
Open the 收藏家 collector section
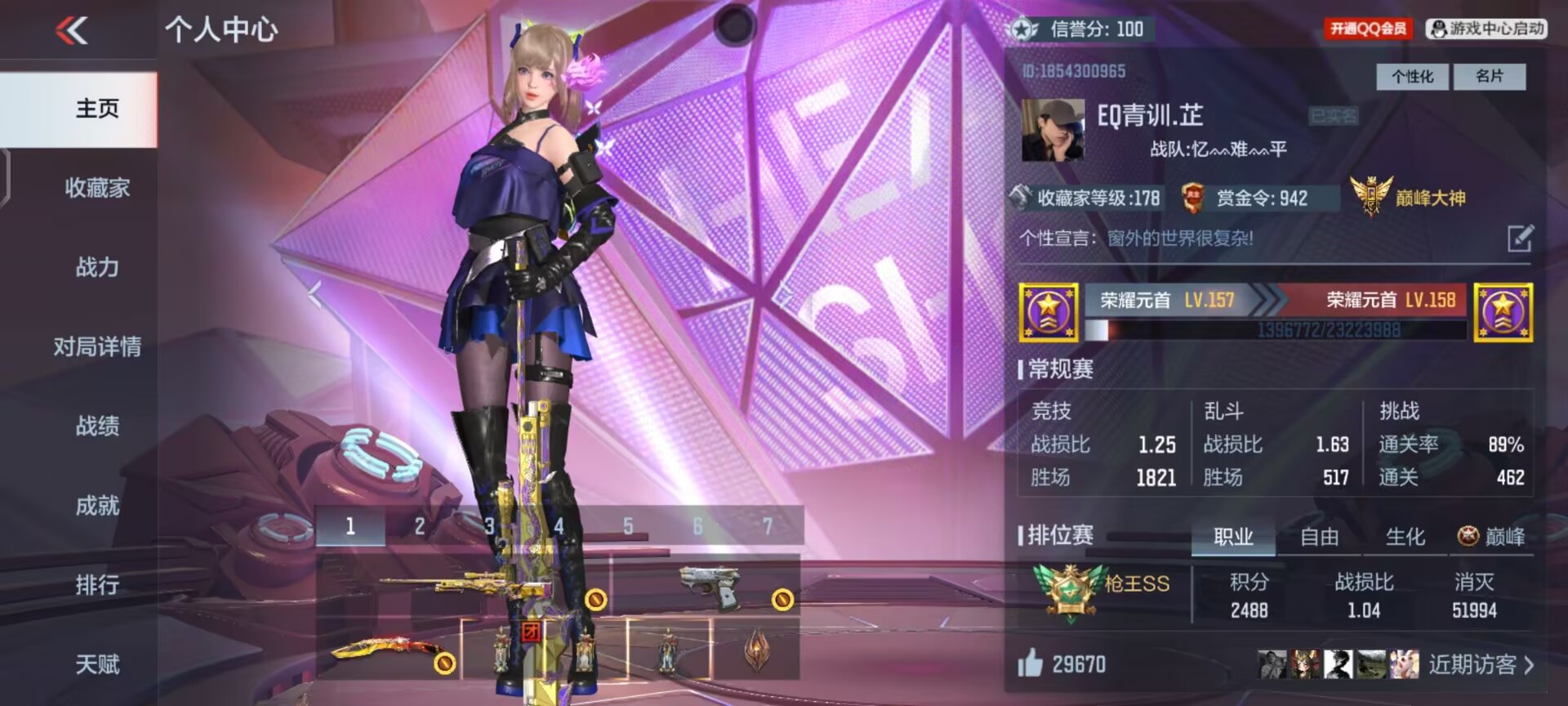[x=97, y=188]
